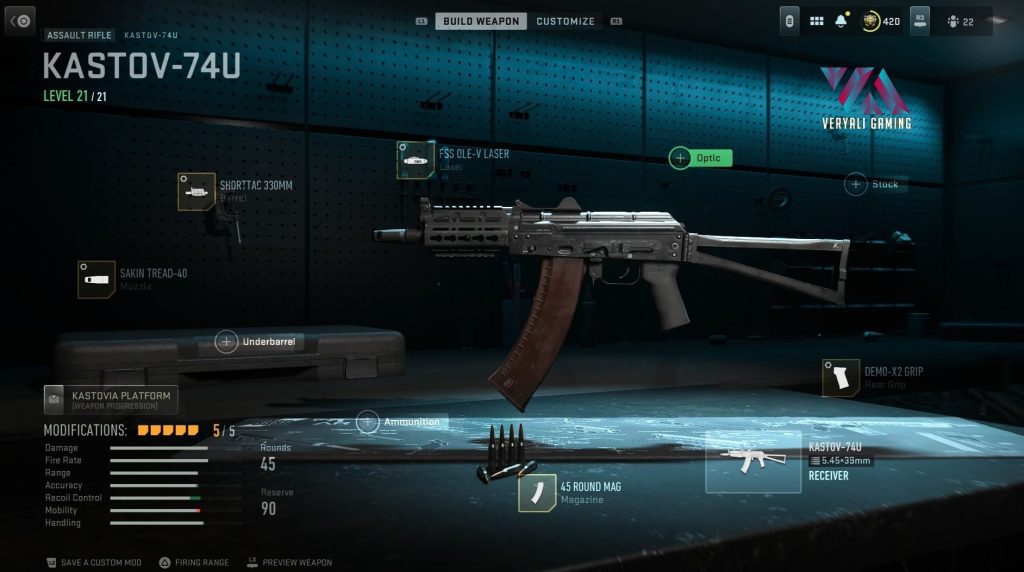Screen dimensions: 1024x572
Task: Open the Kastov-74u receiver panel
Action: (x=752, y=462)
